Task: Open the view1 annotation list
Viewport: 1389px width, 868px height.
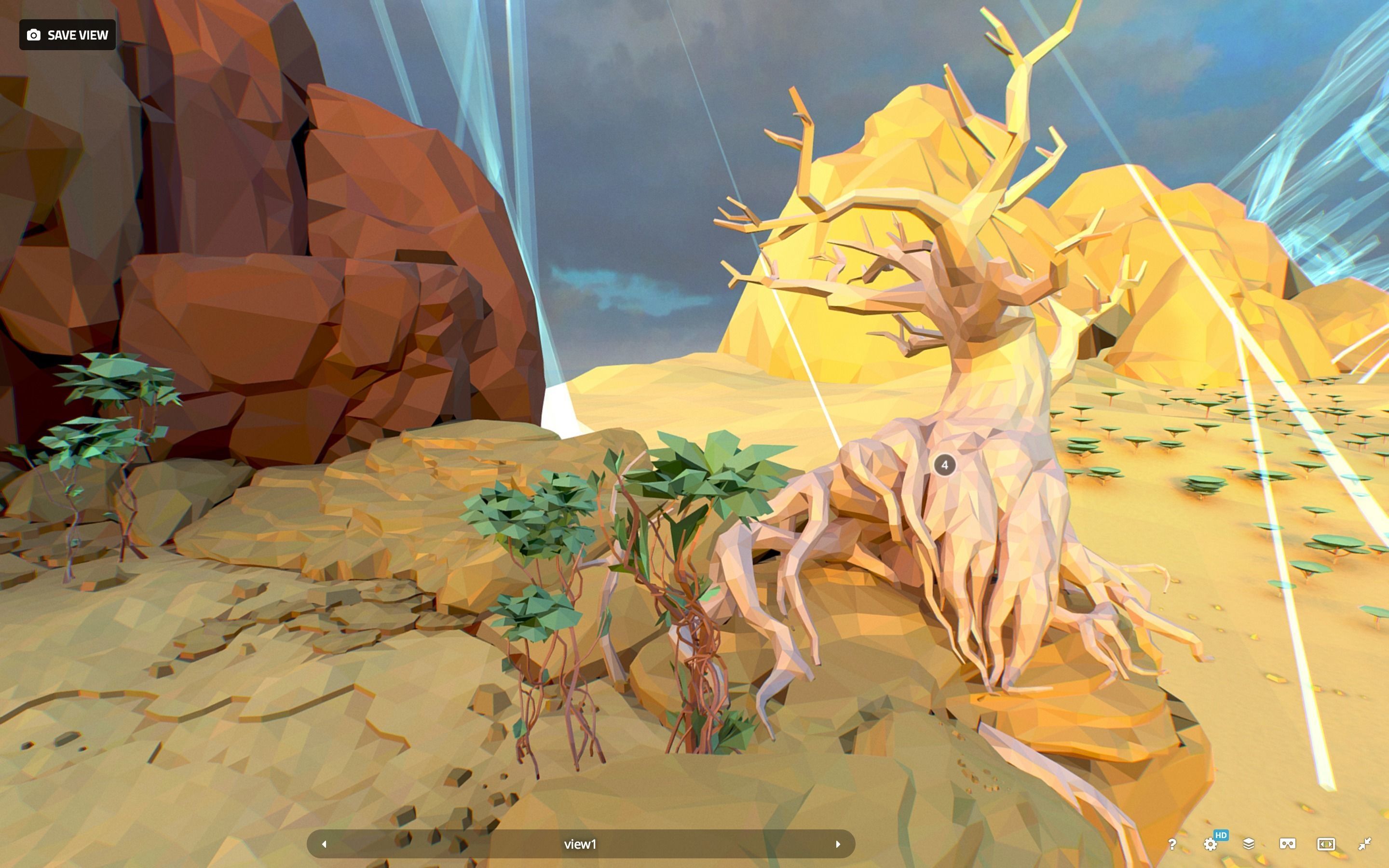Action: [580, 844]
